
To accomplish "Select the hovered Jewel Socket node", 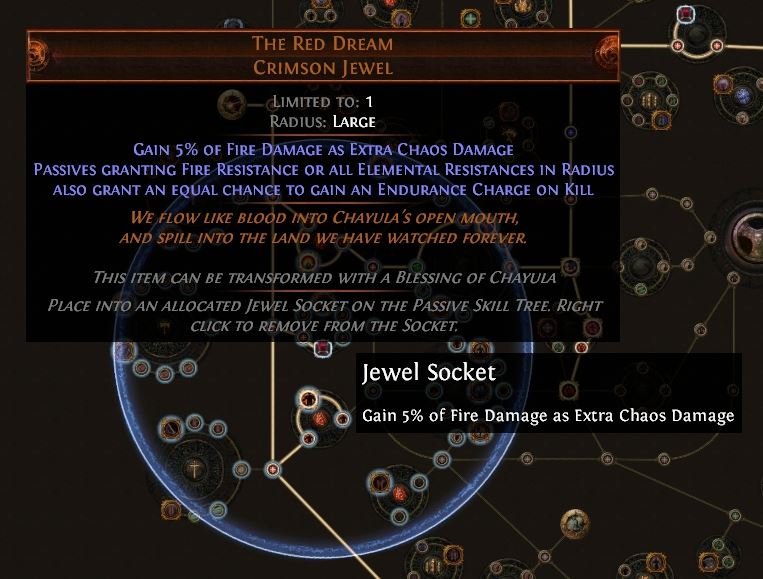I will 322,349.
